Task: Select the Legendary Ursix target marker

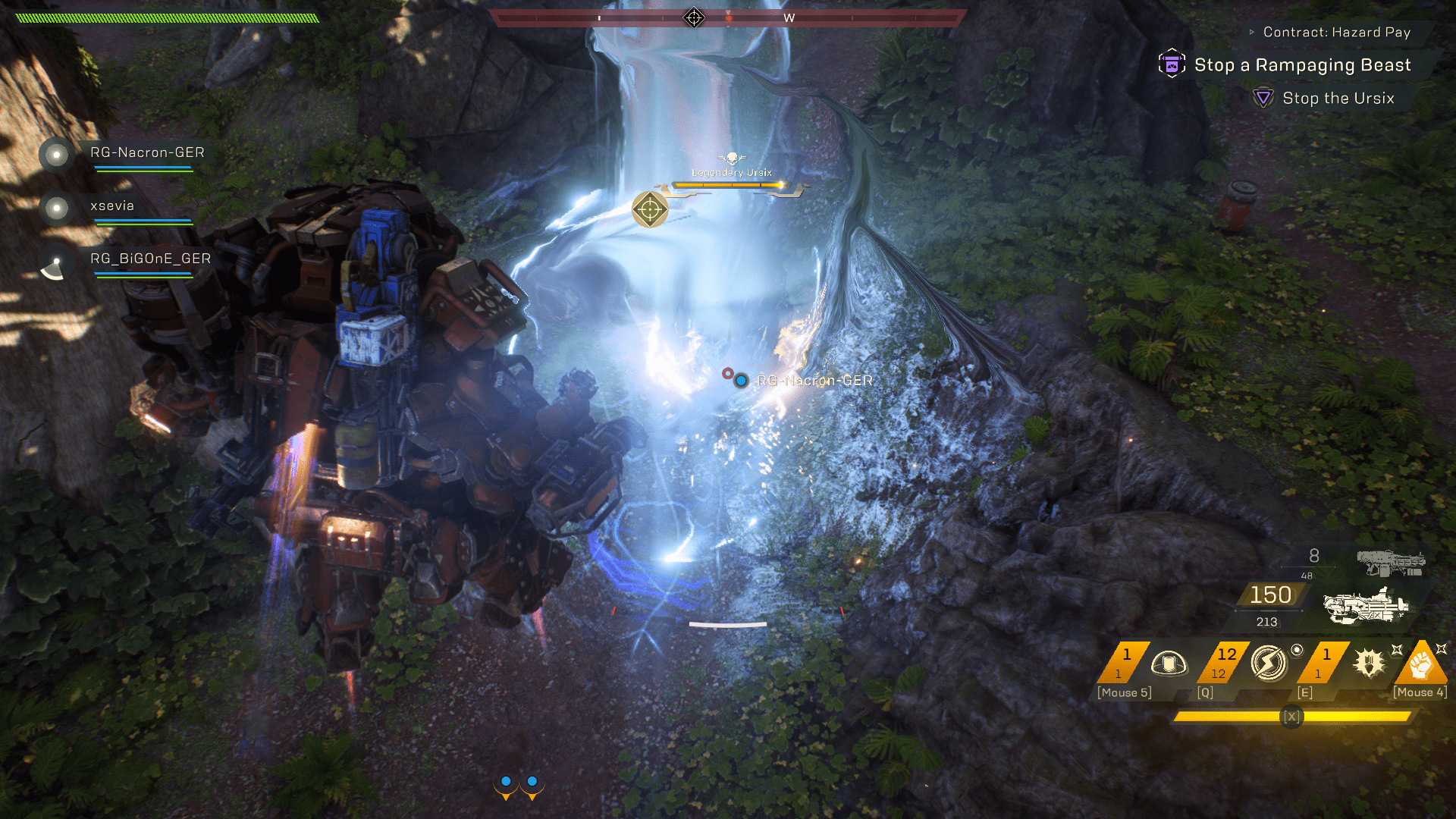Action: tap(650, 209)
